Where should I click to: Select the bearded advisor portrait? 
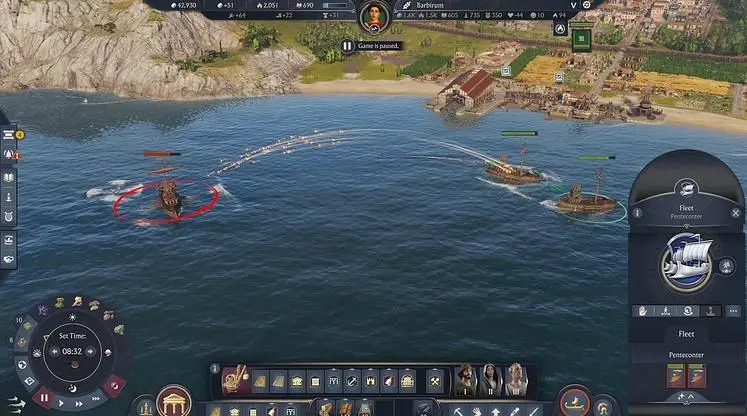click(x=466, y=380)
